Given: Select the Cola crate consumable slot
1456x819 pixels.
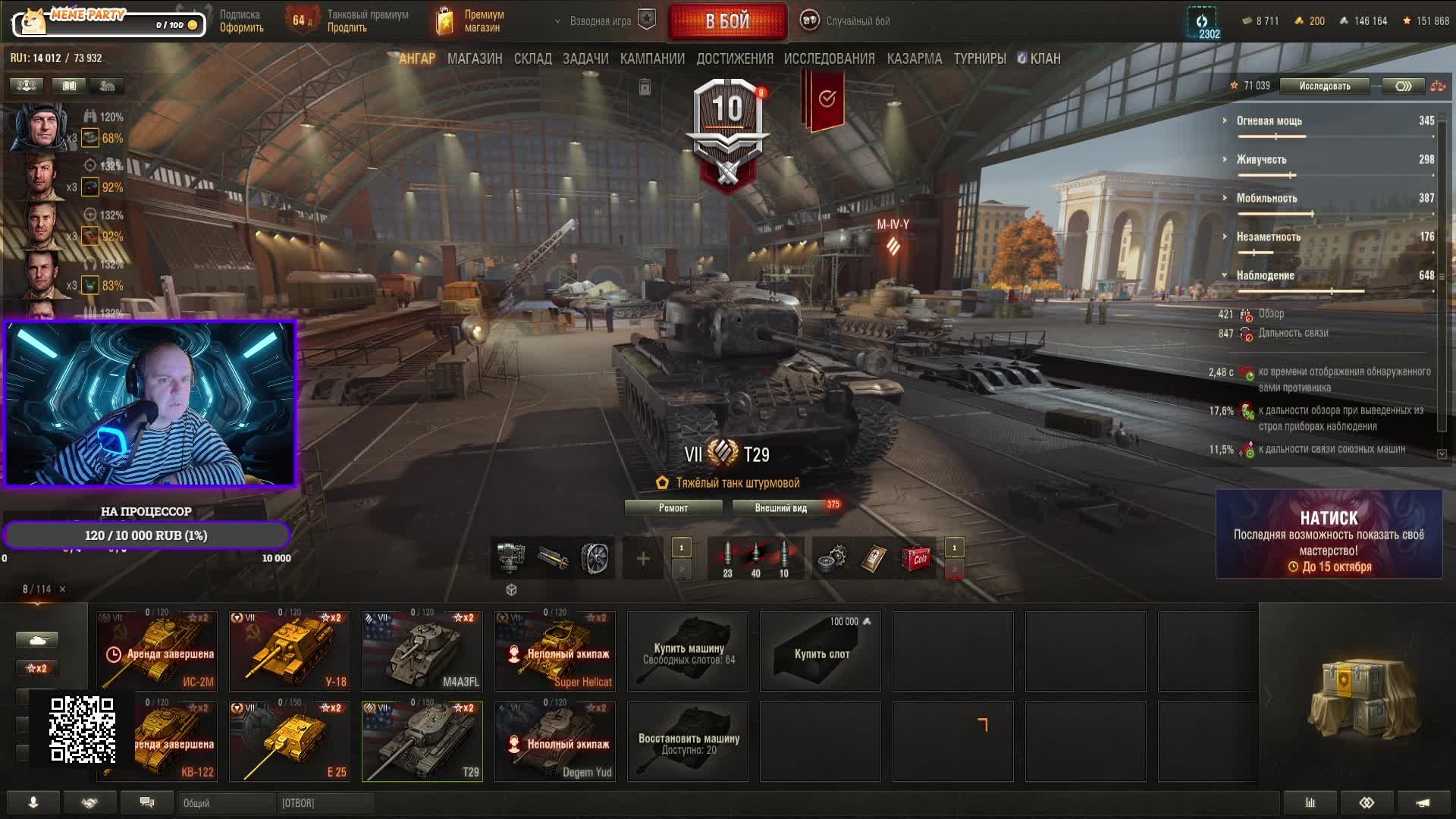Looking at the screenshot, I should coord(916,559).
